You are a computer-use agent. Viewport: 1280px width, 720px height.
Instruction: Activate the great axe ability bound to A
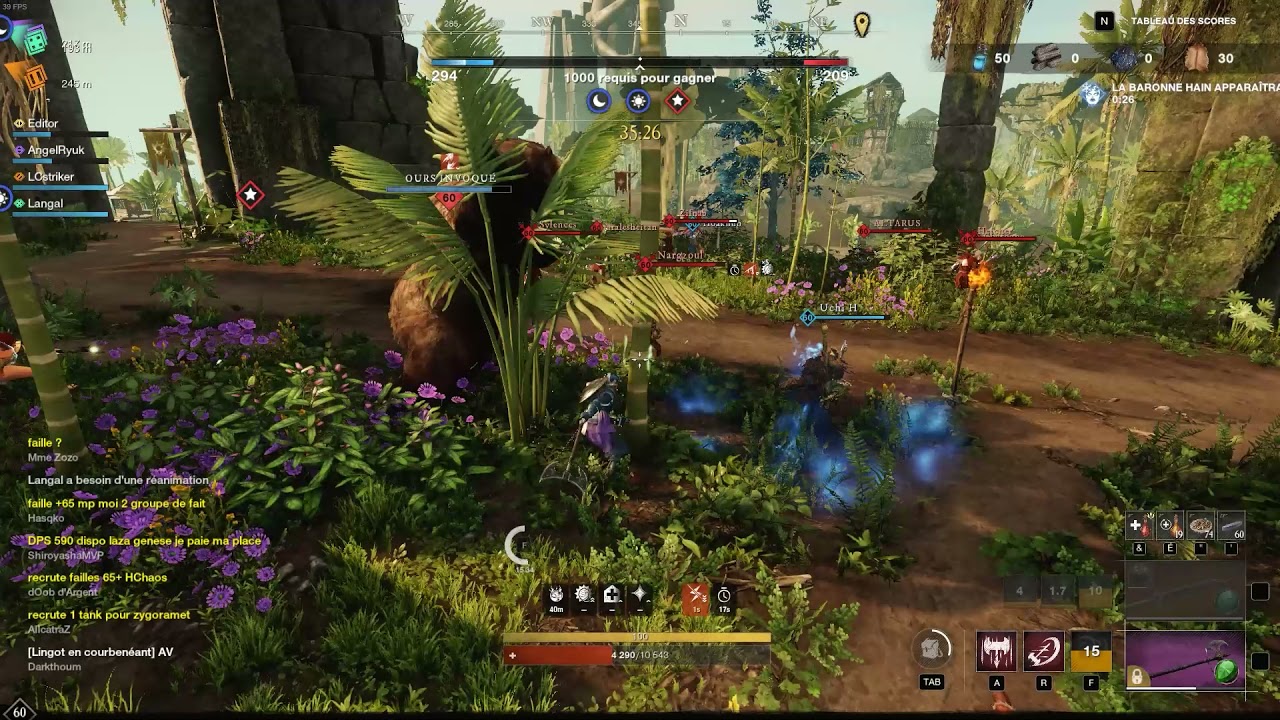(x=996, y=651)
